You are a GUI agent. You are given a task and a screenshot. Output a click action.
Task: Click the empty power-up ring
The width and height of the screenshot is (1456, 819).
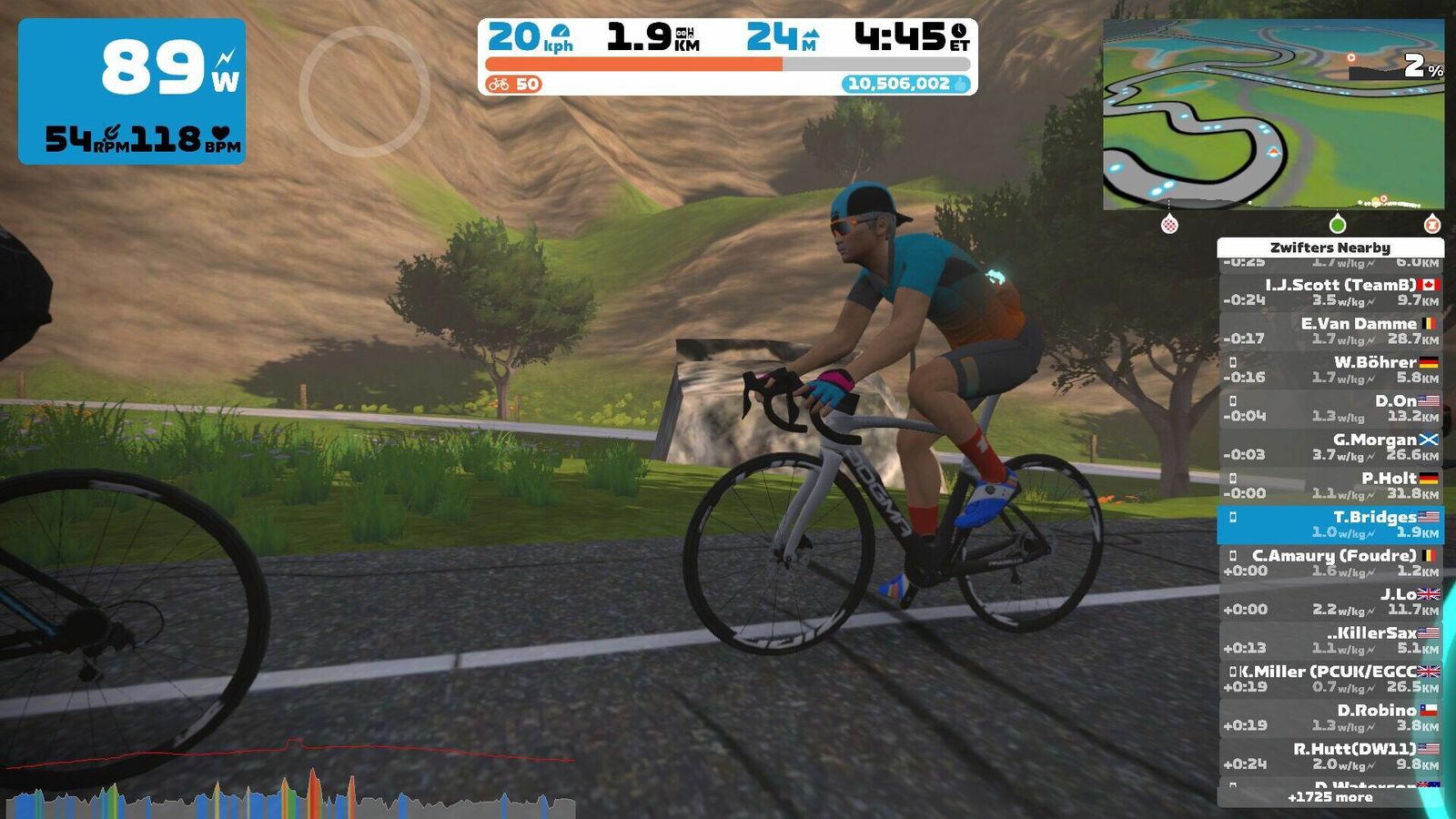pos(364,91)
